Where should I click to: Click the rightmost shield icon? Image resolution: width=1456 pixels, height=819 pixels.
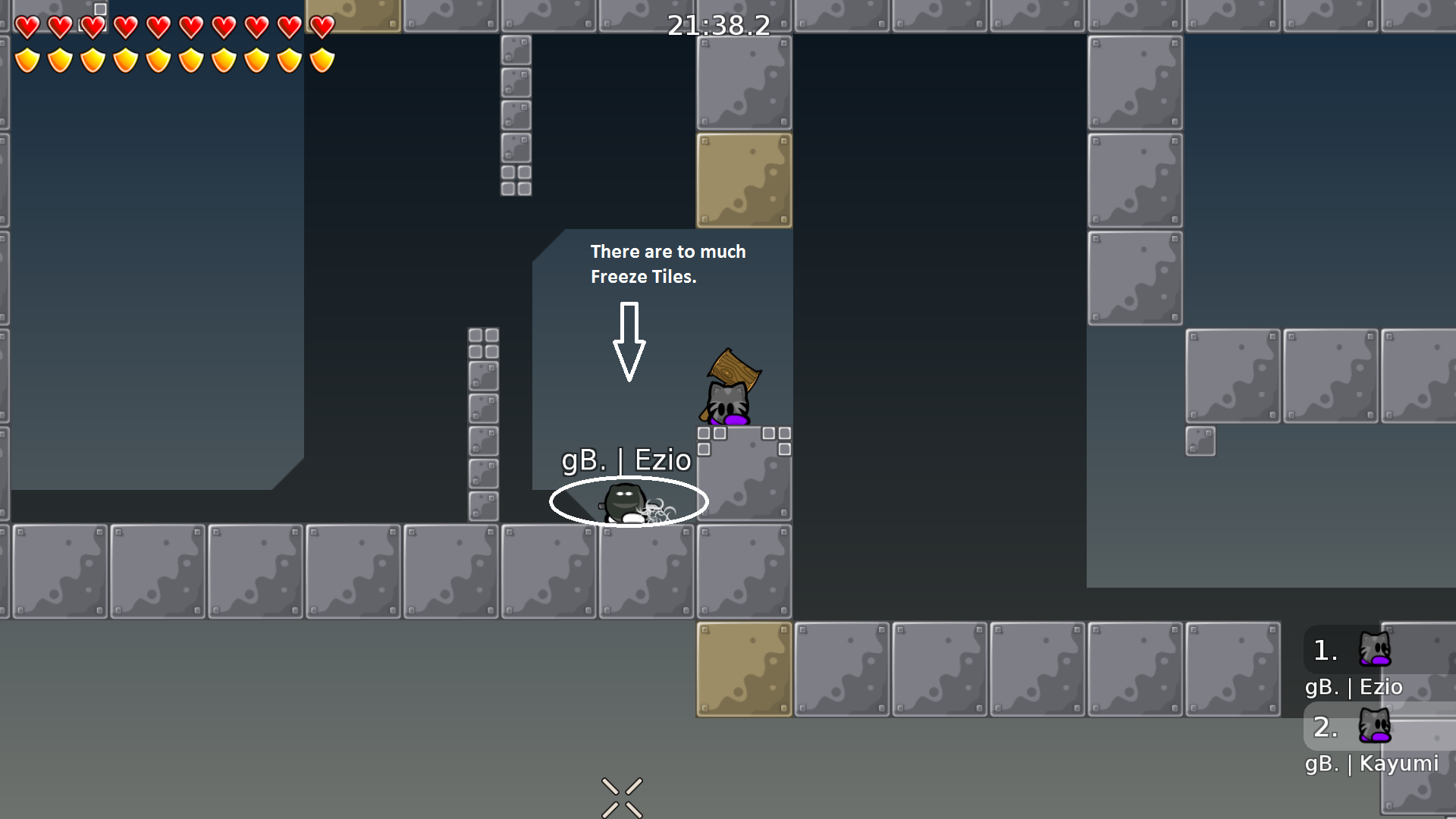click(321, 58)
